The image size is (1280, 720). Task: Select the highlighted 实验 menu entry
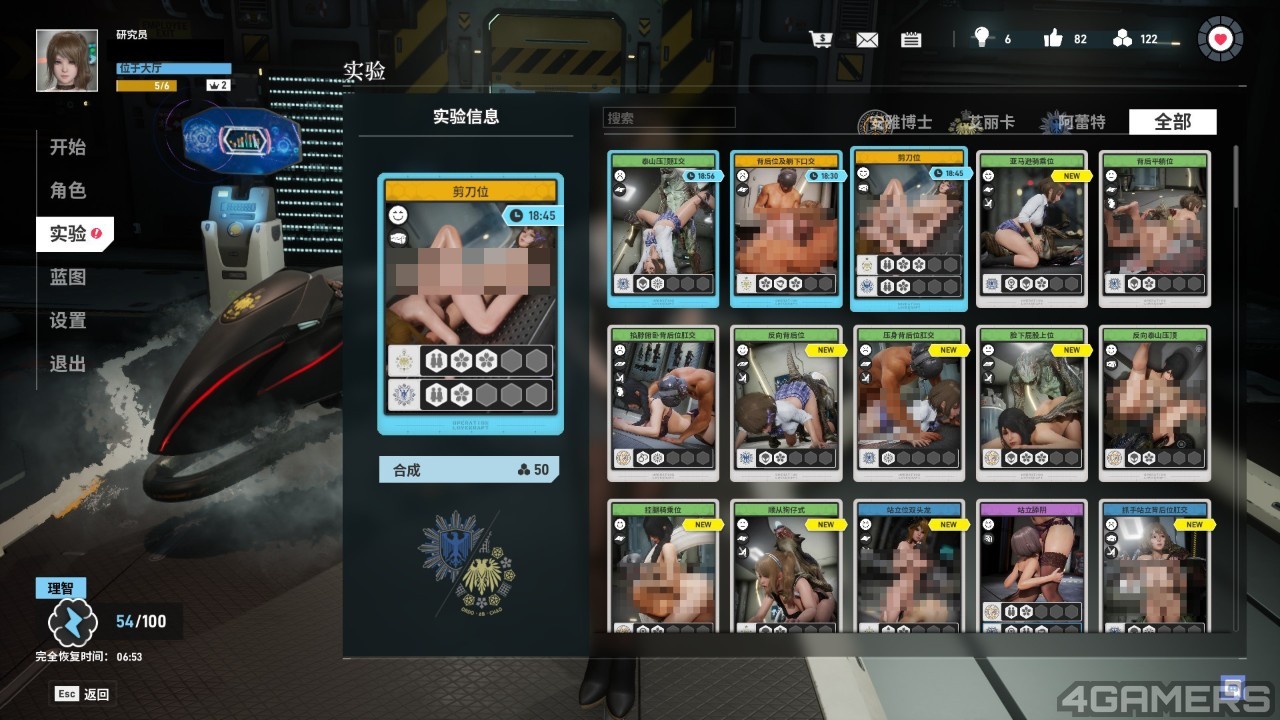(x=72, y=234)
